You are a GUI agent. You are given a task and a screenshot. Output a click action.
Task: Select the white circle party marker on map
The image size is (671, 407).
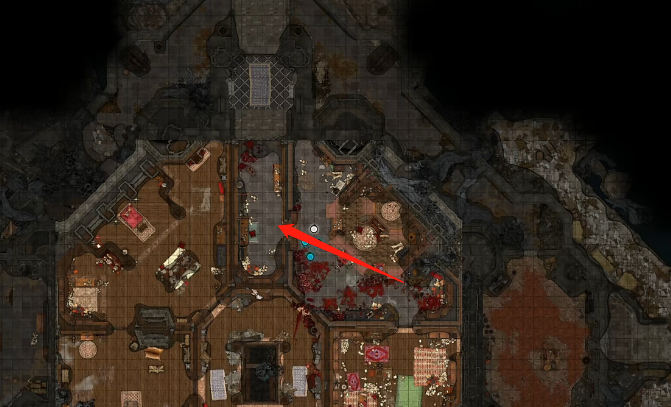[314, 229]
